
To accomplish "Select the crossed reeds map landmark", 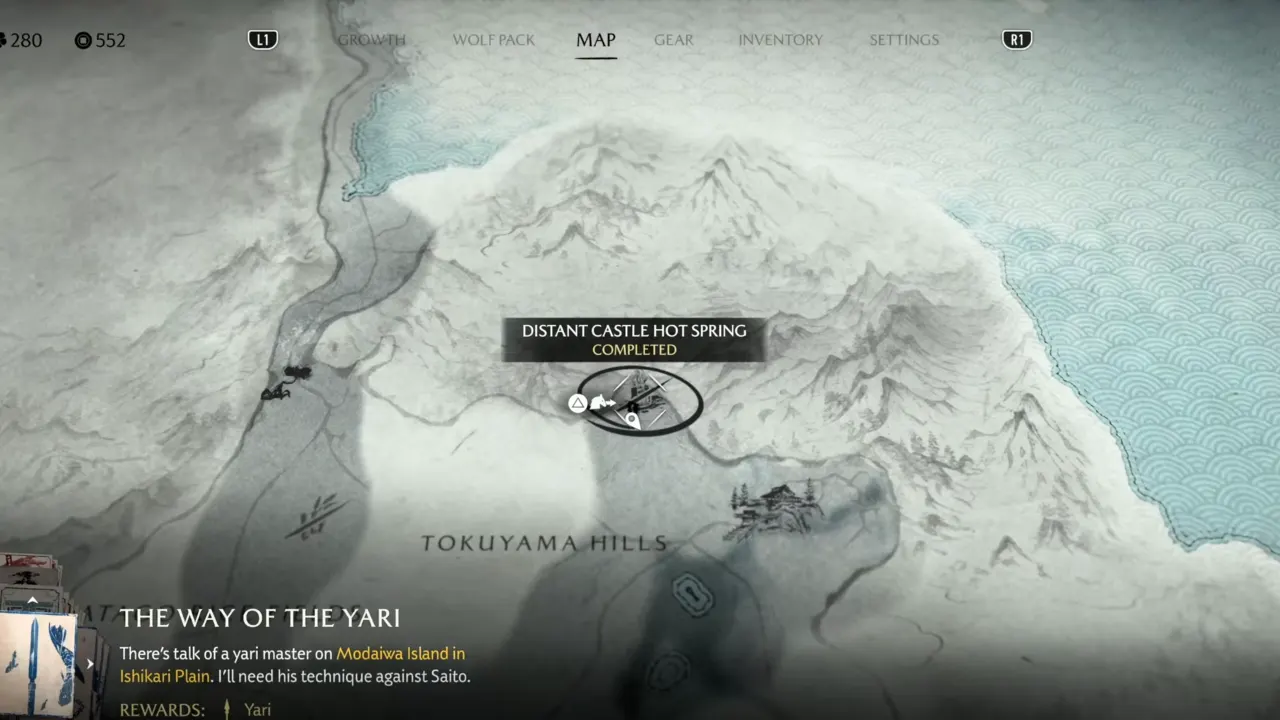I will coord(314,517).
